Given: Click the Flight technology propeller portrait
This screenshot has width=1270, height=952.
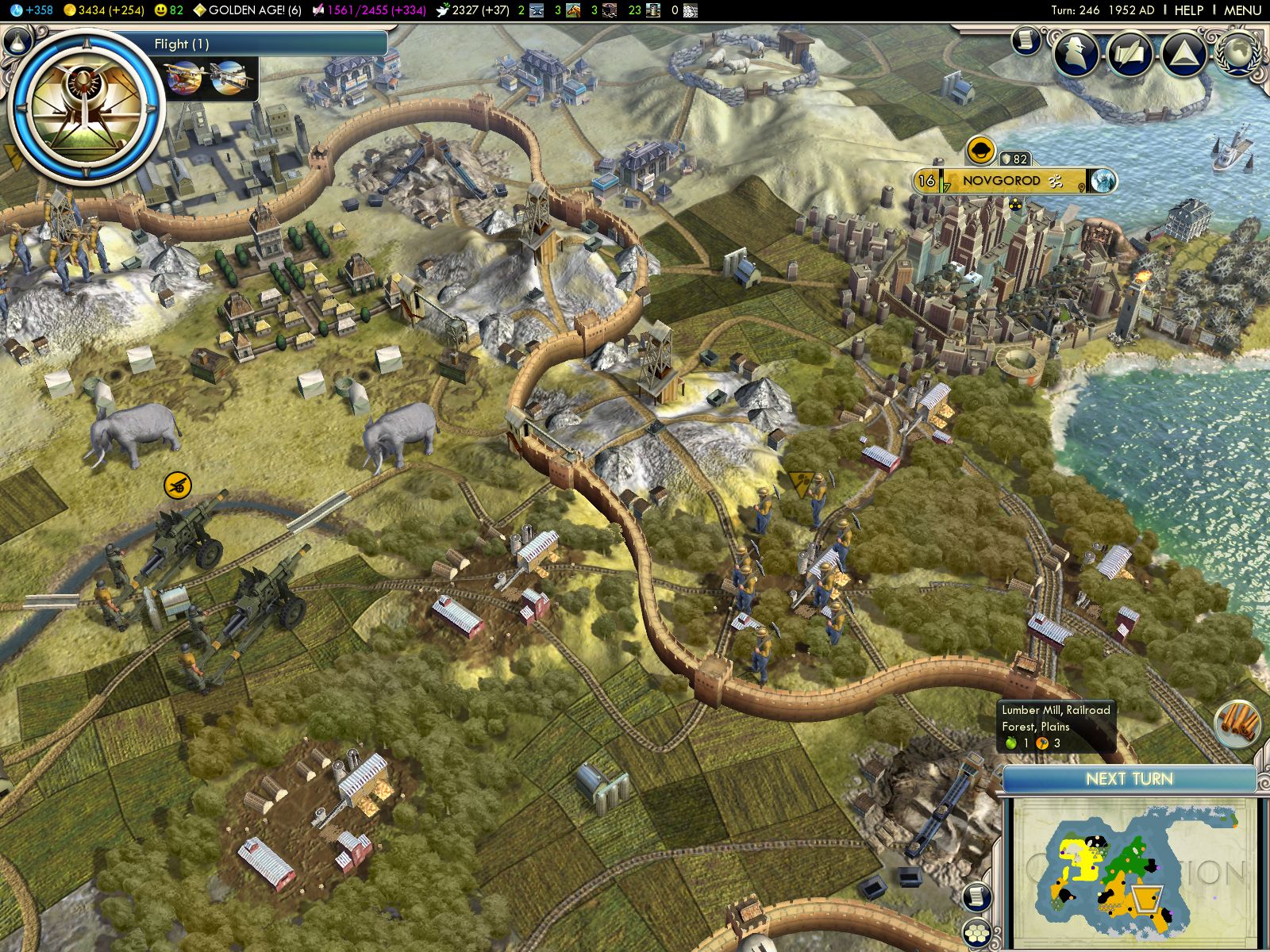Looking at the screenshot, I should click(85, 106).
